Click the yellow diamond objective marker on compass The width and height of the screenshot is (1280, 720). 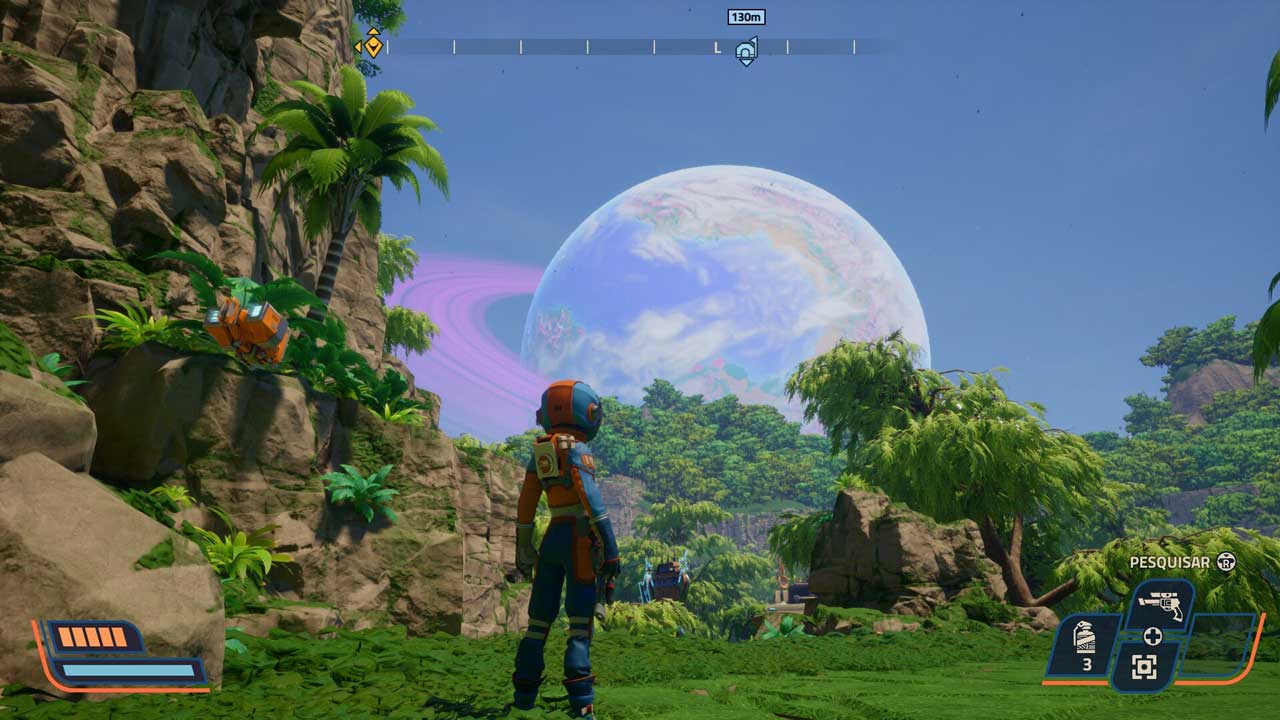(373, 44)
